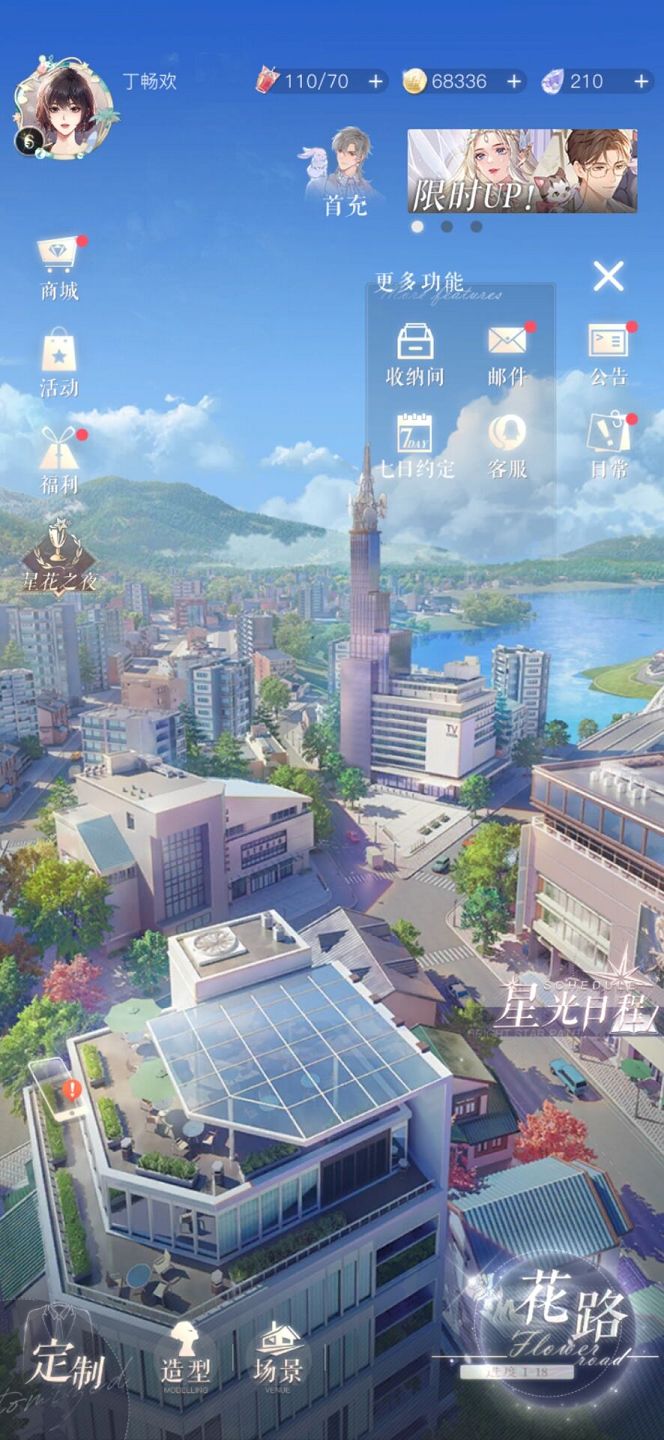The width and height of the screenshot is (664, 1440).
Task: Open the 限时UP limited-time banner
Action: [x=522, y=171]
